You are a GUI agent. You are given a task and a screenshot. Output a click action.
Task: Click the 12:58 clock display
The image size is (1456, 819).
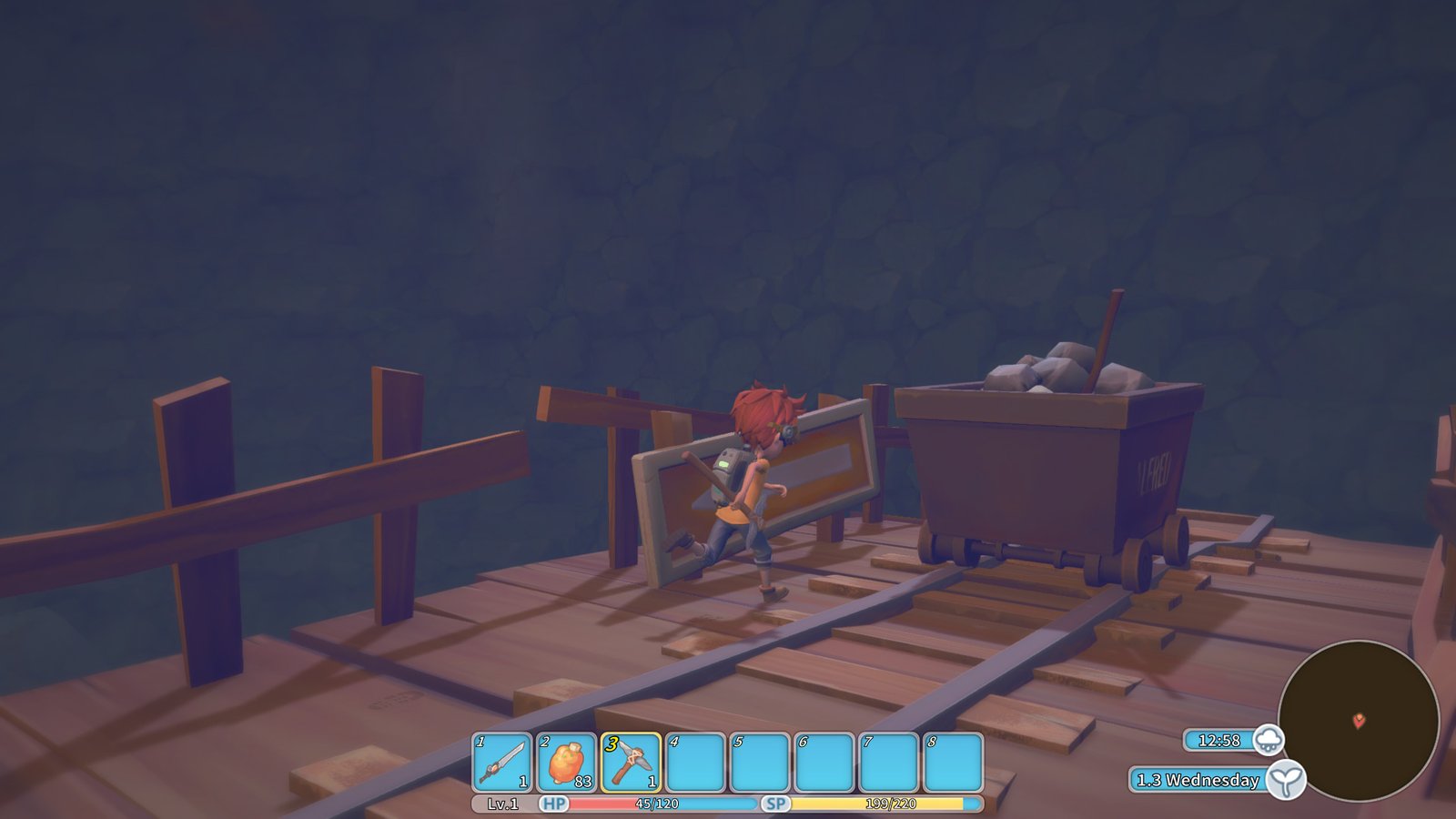click(1218, 741)
